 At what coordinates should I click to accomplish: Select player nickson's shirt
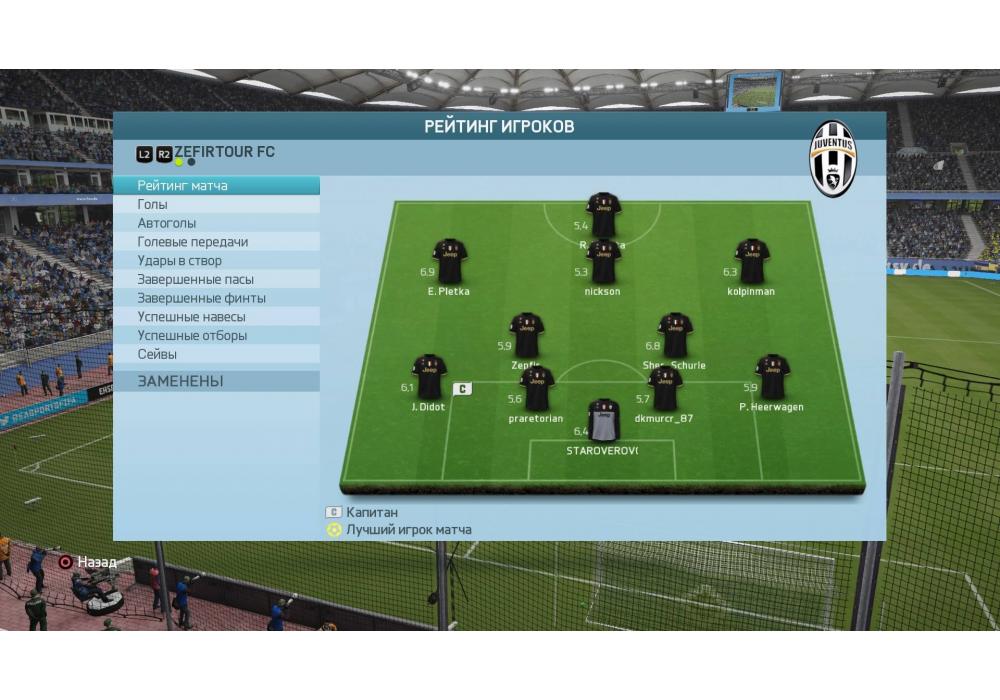coord(603,263)
